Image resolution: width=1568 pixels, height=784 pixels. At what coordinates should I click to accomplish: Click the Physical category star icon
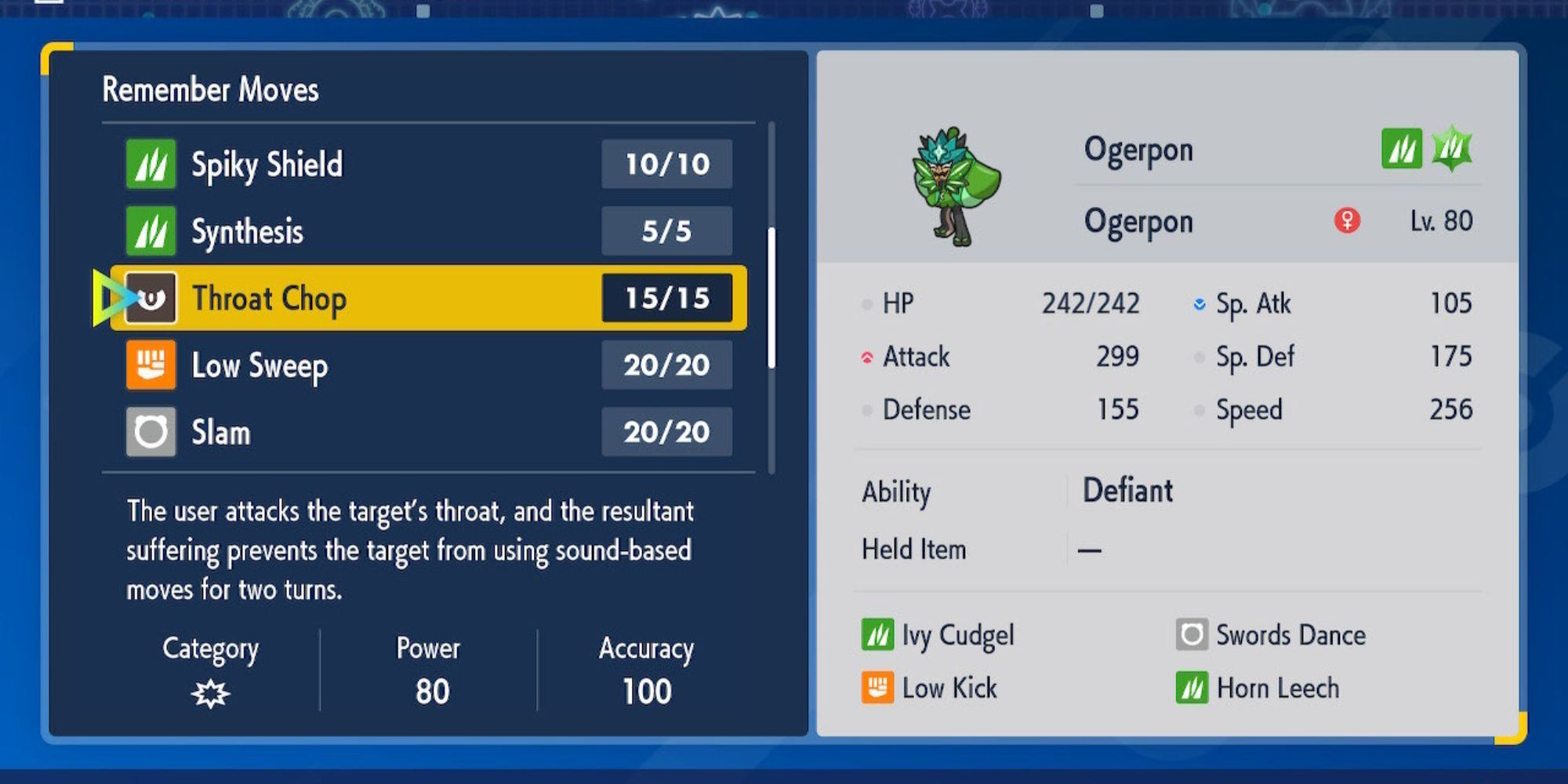coord(212,693)
